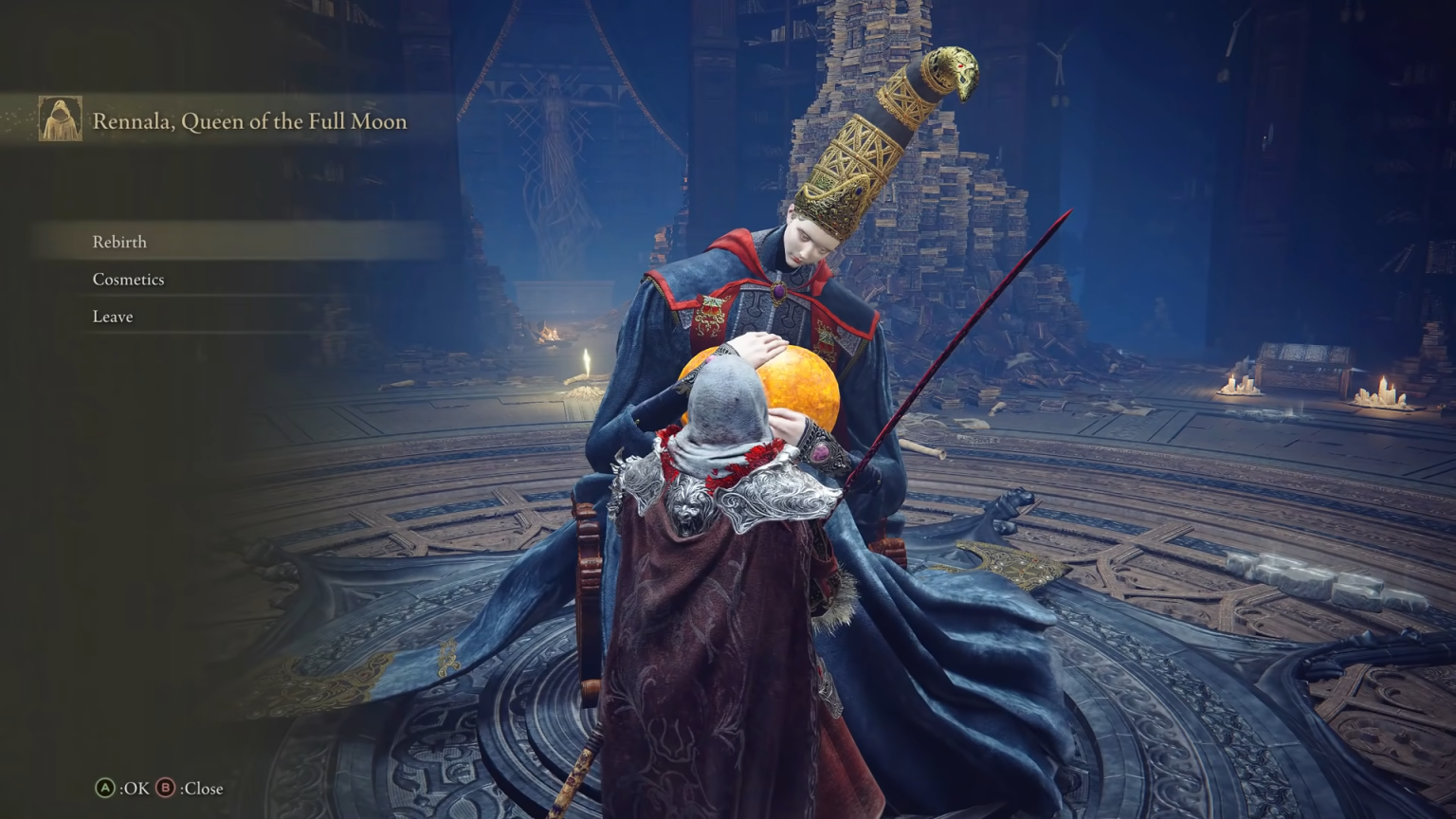The image size is (1456, 819).
Task: Select the Rebirth menu option
Action: click(118, 242)
